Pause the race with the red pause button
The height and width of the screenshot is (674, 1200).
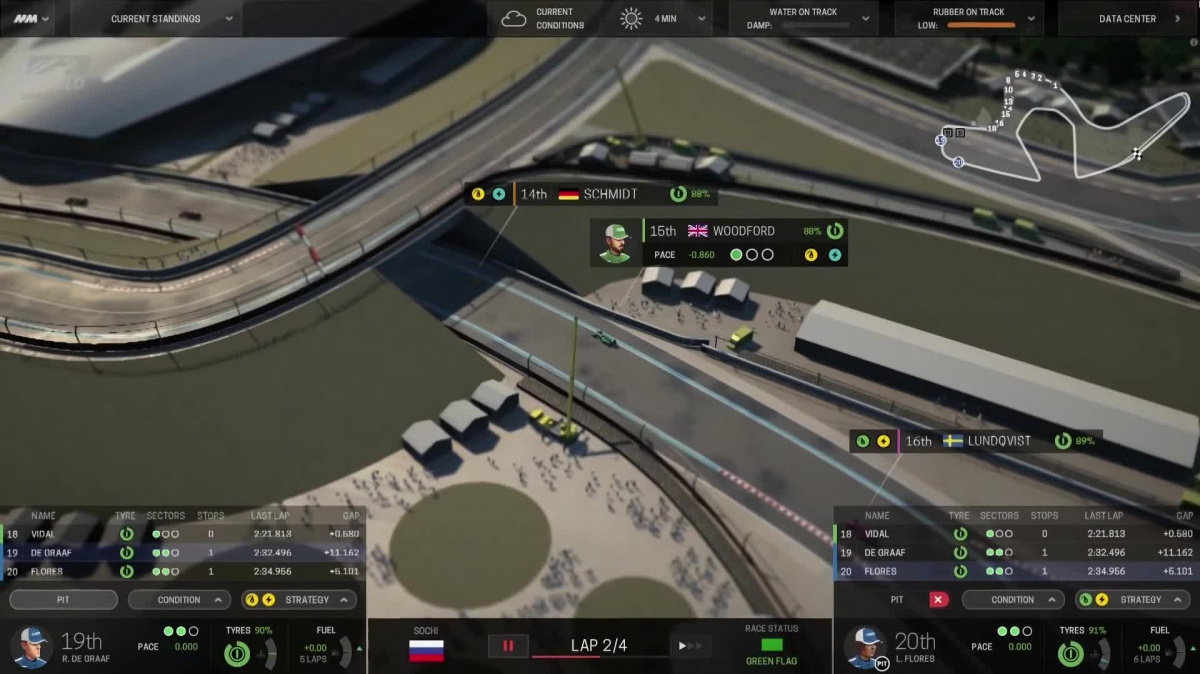[x=508, y=646]
